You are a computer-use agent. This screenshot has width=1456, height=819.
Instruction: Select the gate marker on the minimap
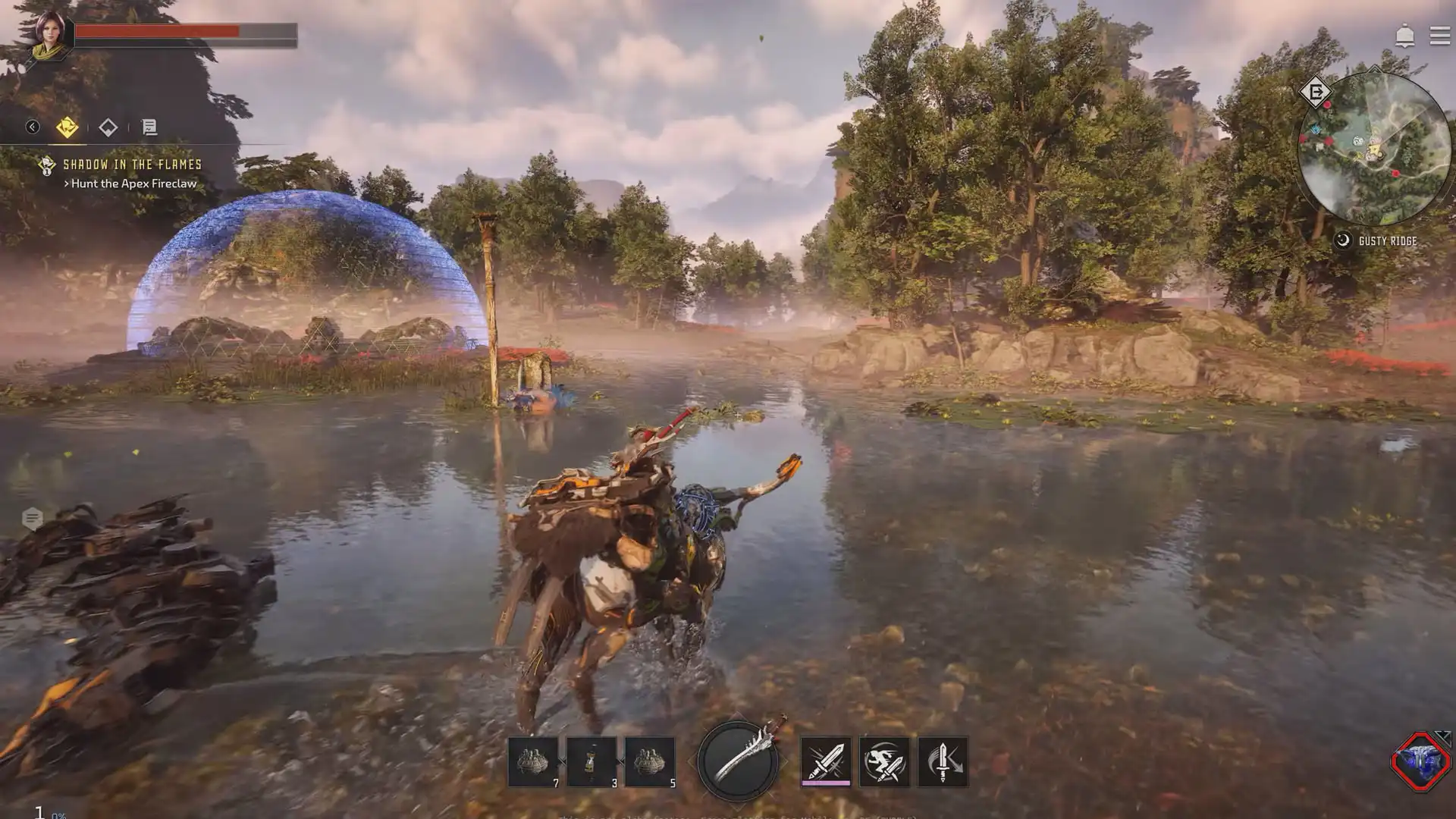click(1317, 91)
